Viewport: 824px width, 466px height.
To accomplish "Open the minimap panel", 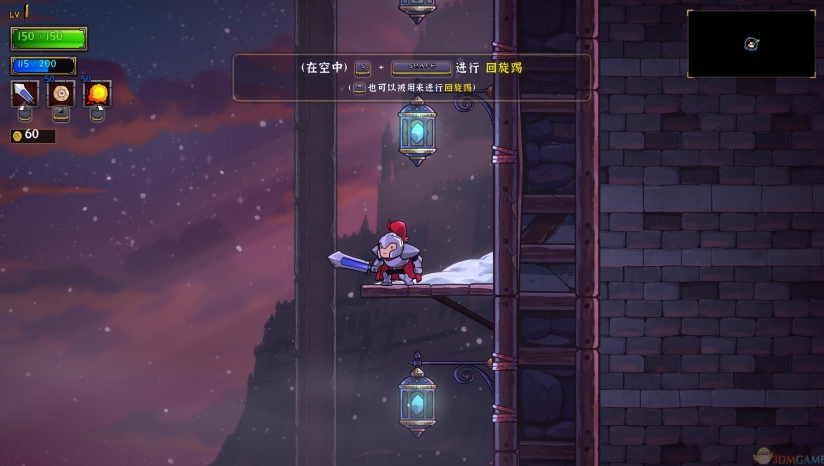I will 750,44.
